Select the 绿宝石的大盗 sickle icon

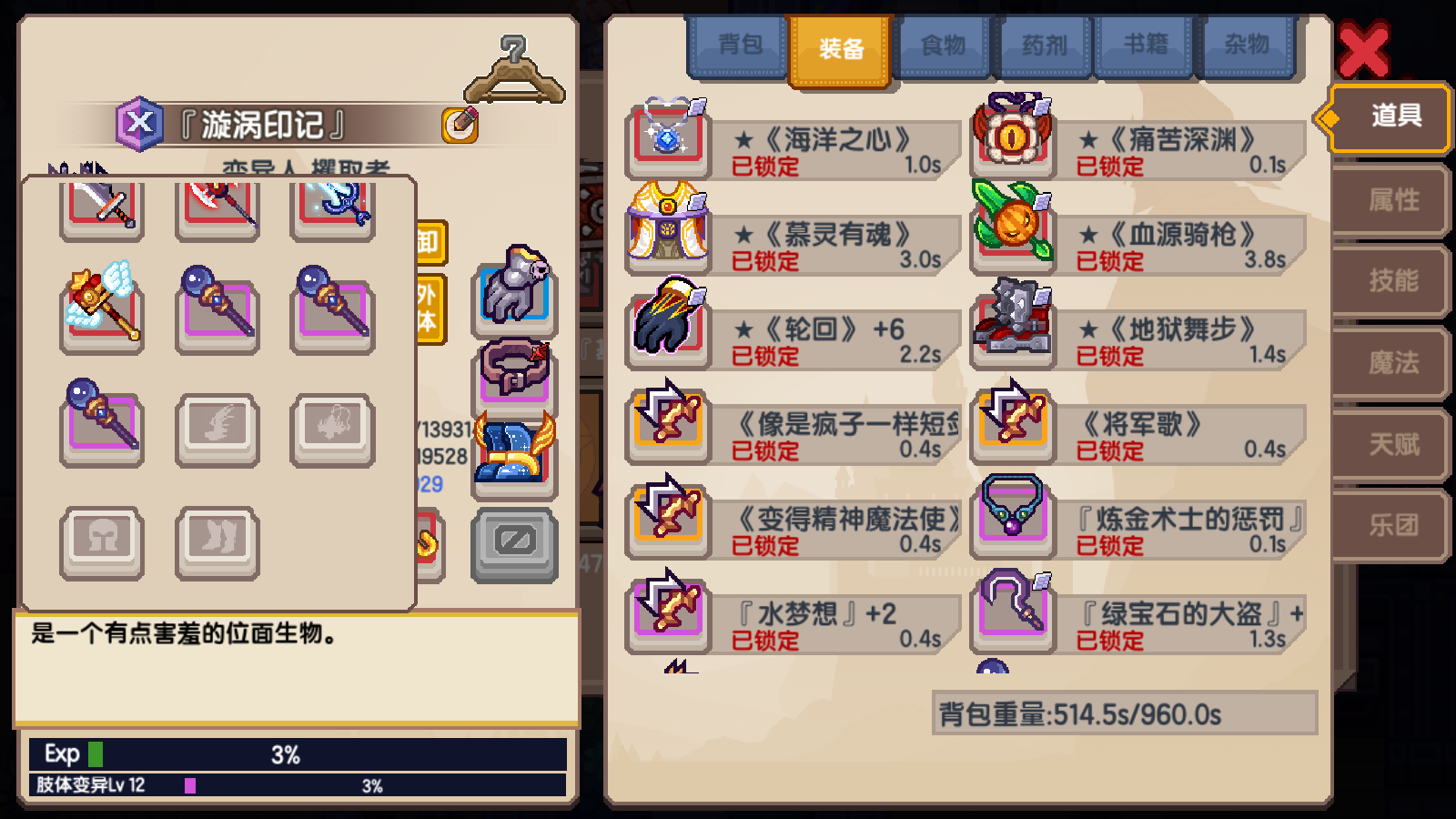1013,612
